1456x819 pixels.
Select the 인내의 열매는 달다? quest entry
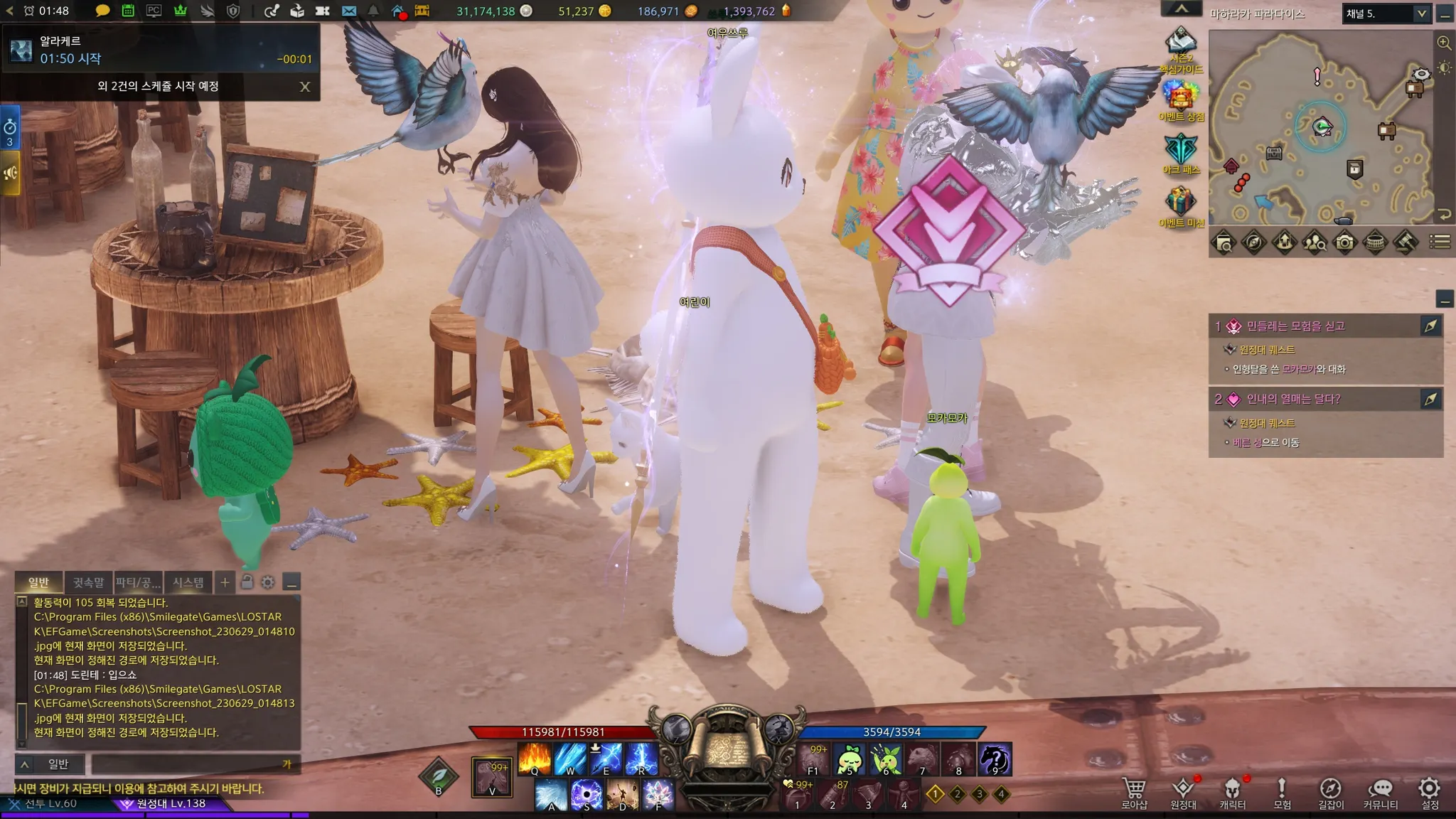(x=1293, y=399)
